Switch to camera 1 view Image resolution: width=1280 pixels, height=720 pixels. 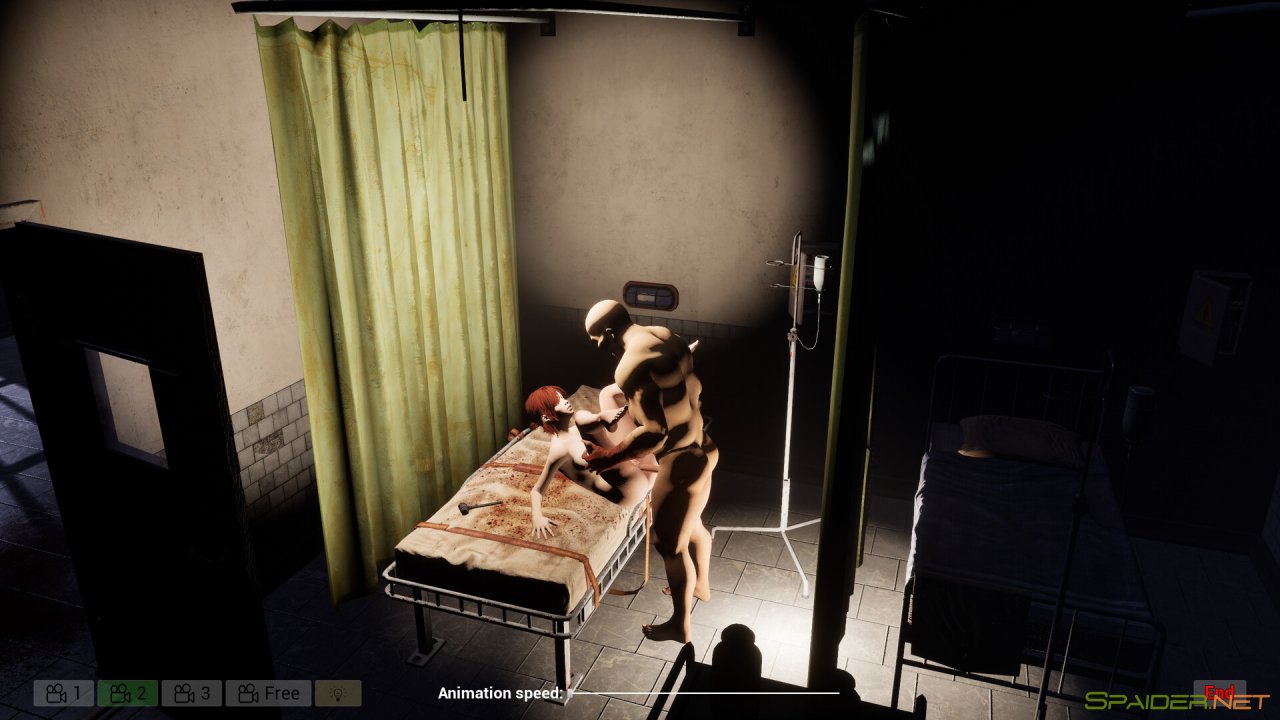tap(63, 693)
